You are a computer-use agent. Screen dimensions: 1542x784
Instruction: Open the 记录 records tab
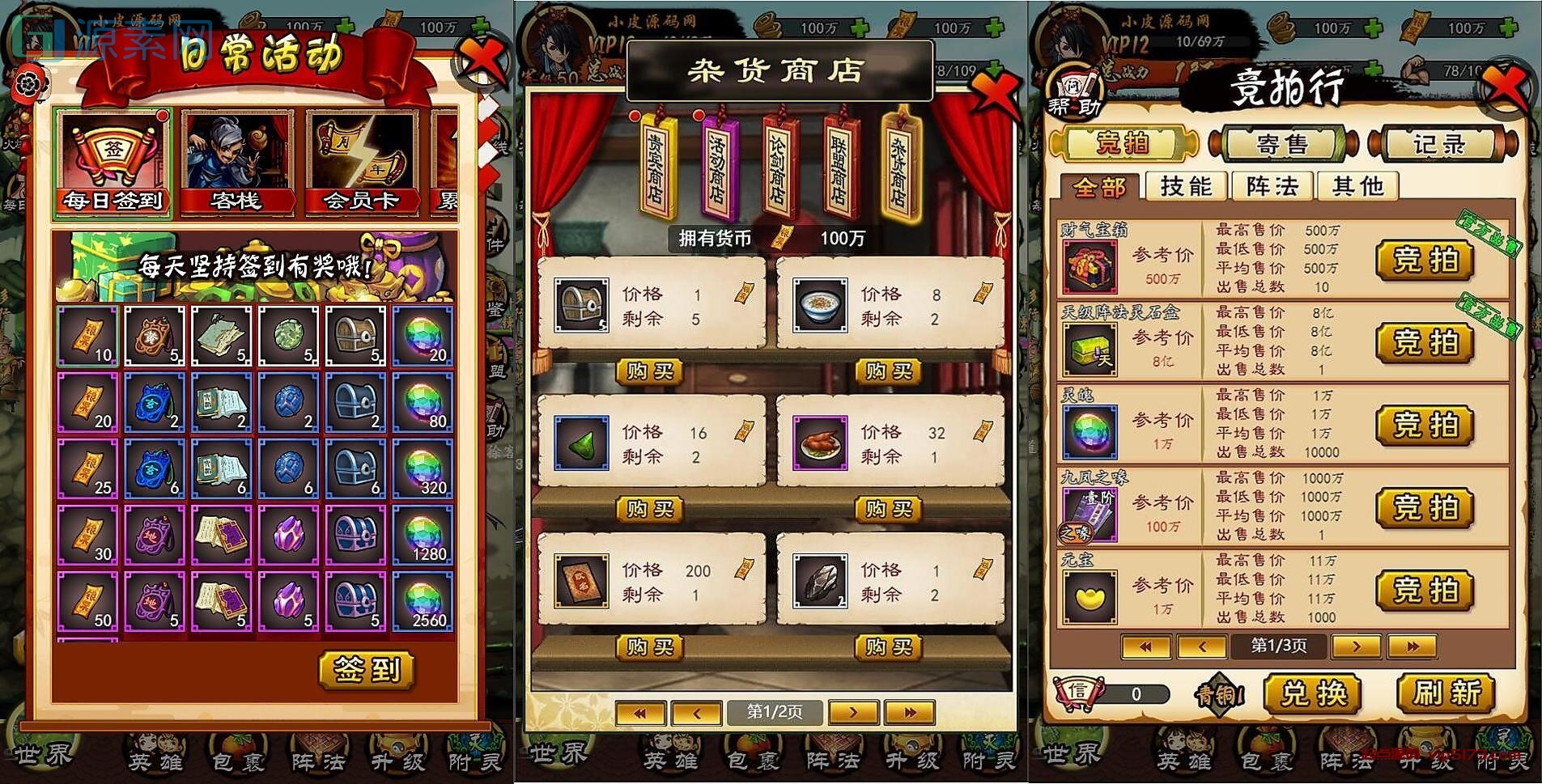1441,142
